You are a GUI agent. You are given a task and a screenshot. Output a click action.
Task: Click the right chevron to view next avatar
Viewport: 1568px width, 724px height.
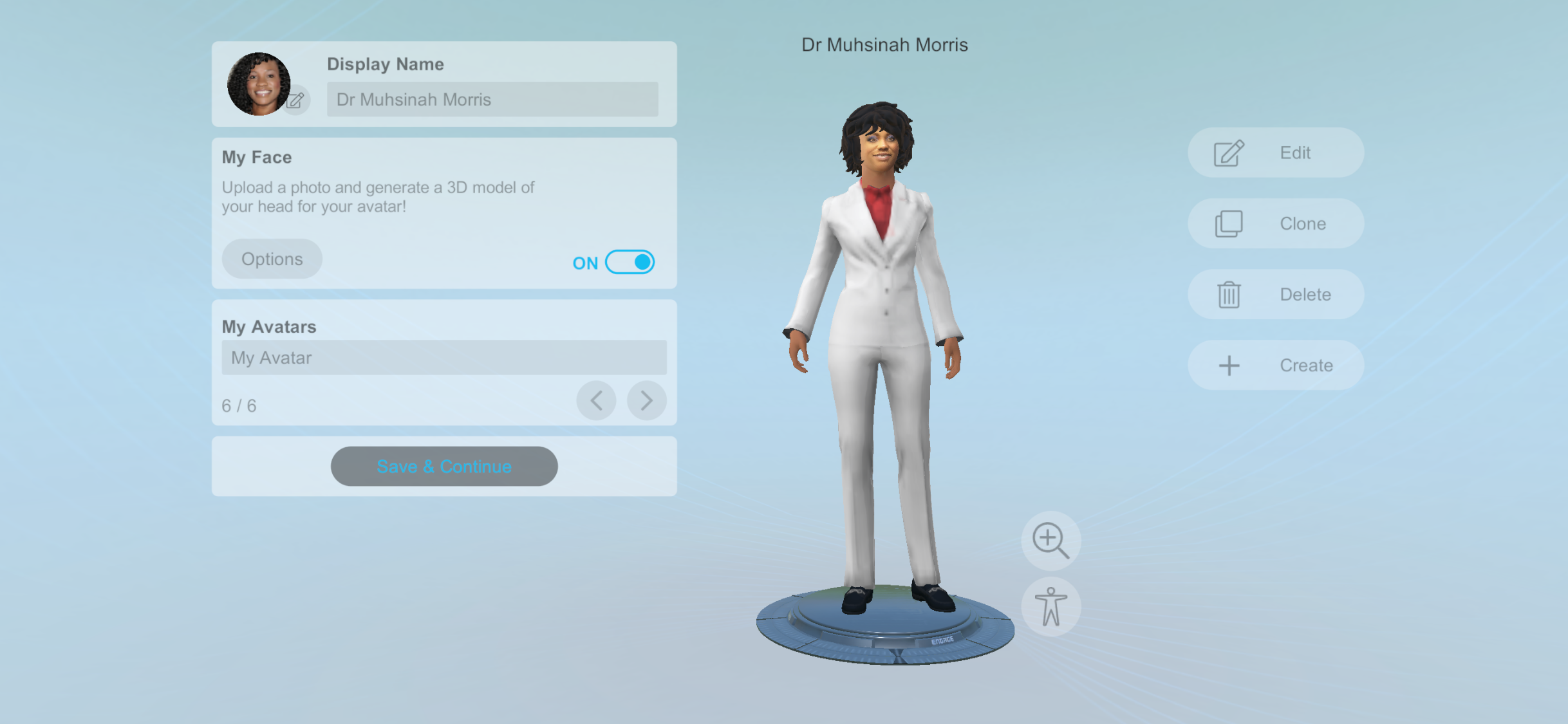(646, 400)
